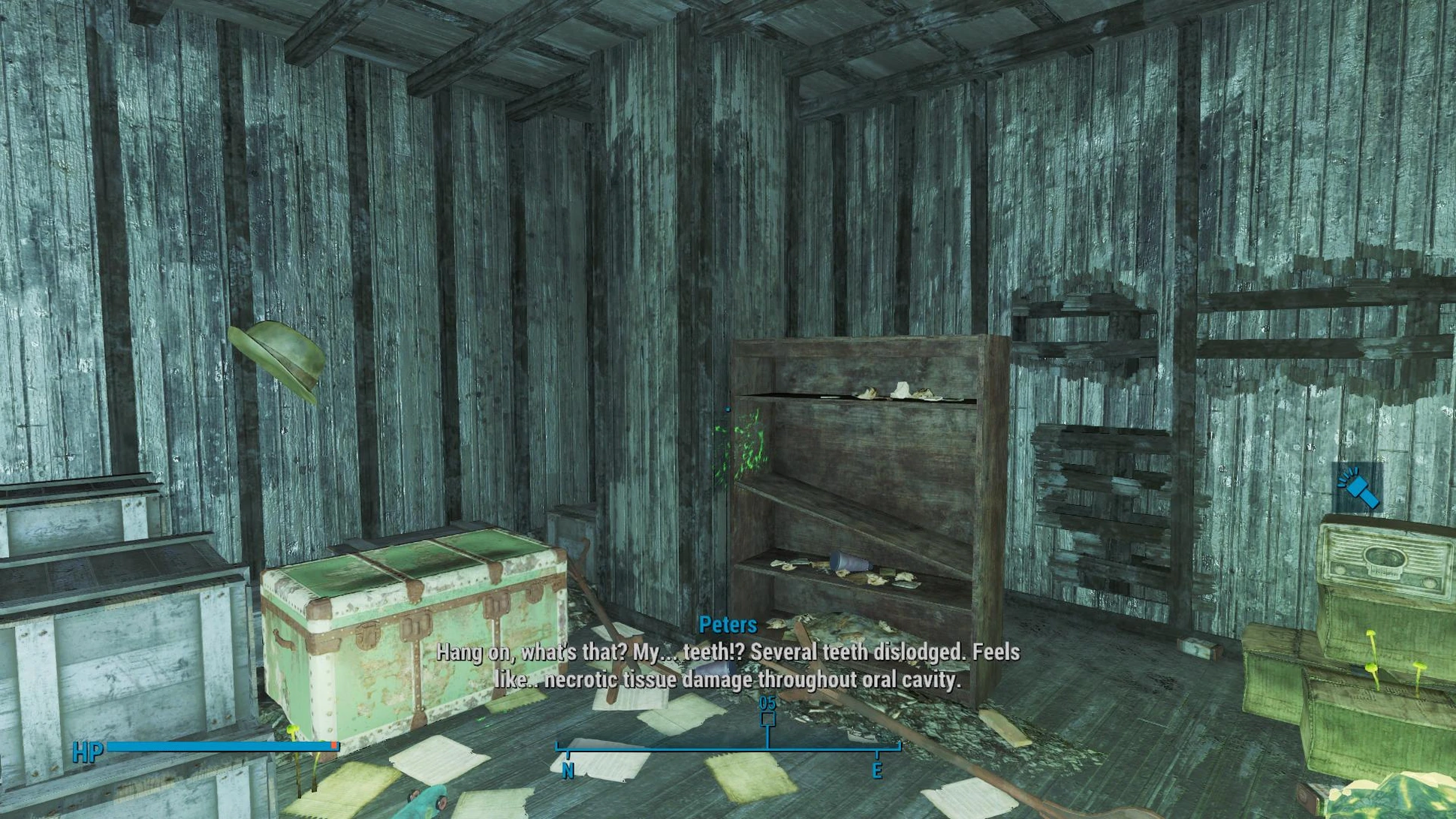Click the blue flashlight HUD icon
Screen dimensions: 1456x819
(1358, 488)
